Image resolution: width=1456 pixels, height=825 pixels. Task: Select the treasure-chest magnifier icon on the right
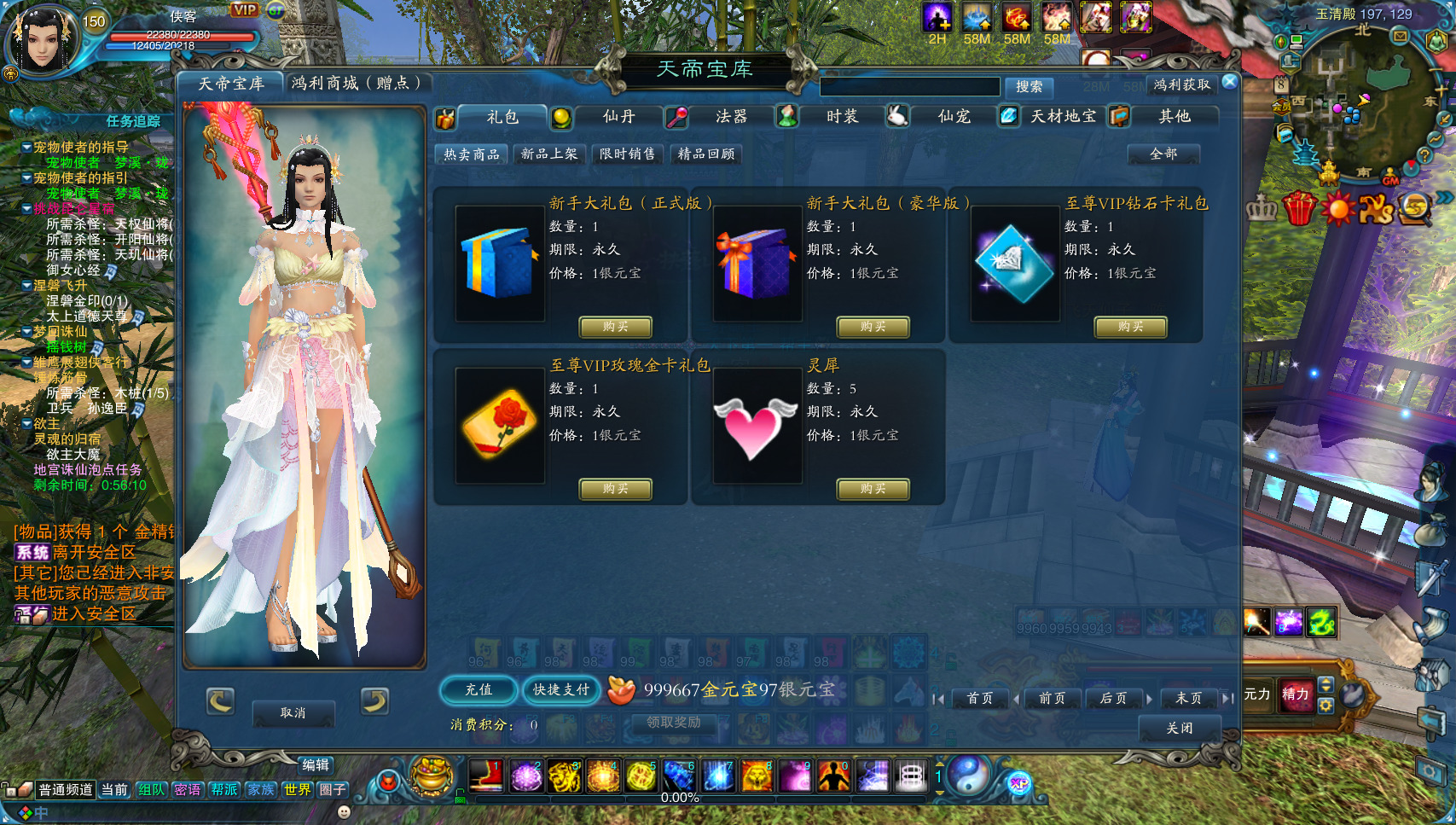(1415, 208)
